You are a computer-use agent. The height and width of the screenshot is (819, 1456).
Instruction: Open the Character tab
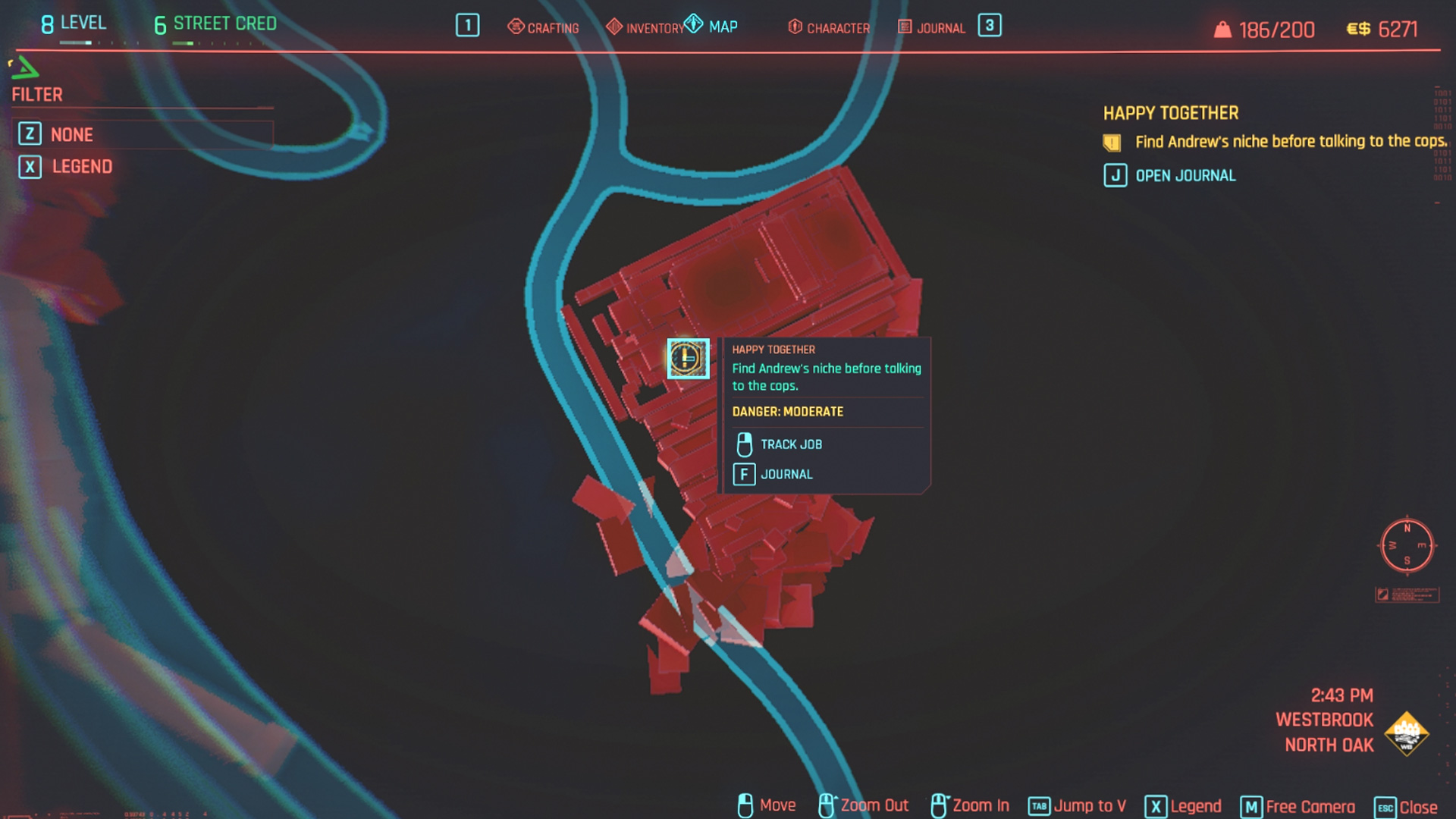829,28
